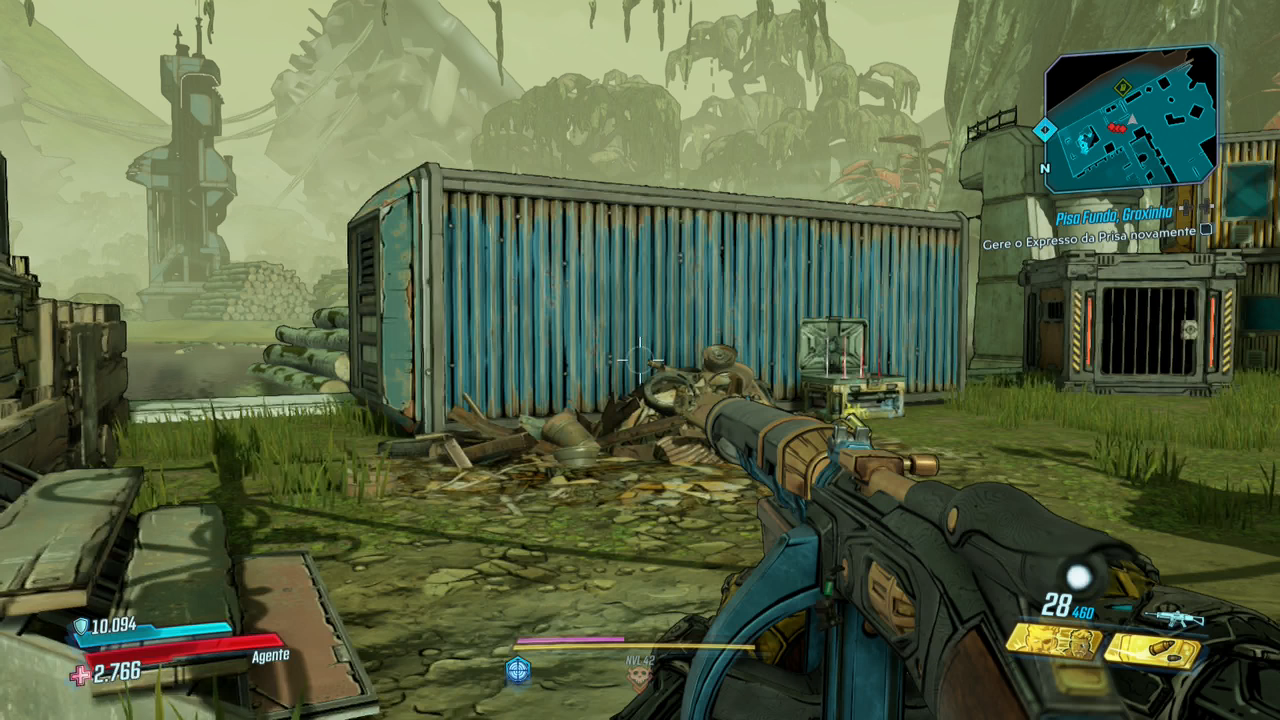Open the minimap in the corner
Viewport: 1280px width, 720px height.
point(1133,118)
